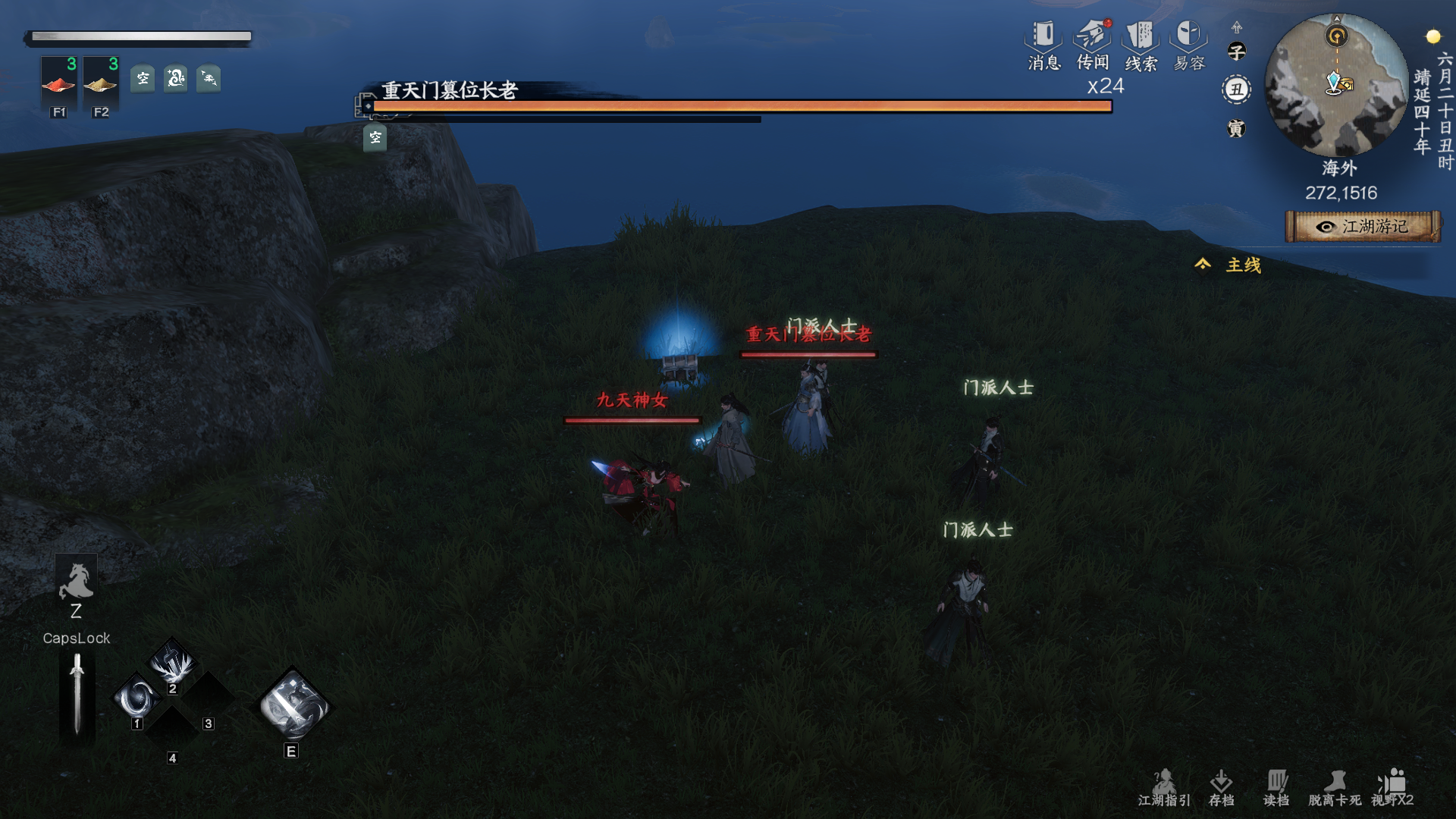Open the 易容 disguise menu
Viewport: 1456px width, 819px height.
[x=1188, y=45]
